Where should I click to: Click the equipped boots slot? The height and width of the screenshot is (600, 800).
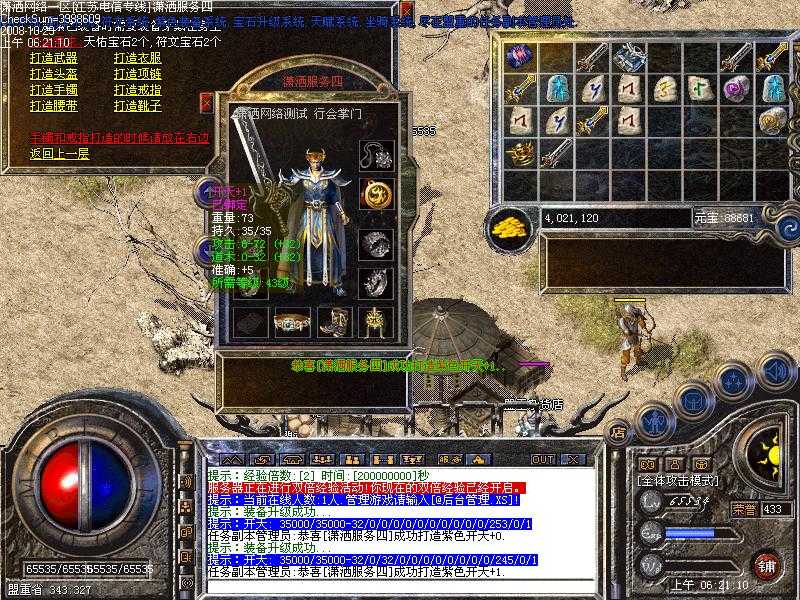tap(332, 321)
